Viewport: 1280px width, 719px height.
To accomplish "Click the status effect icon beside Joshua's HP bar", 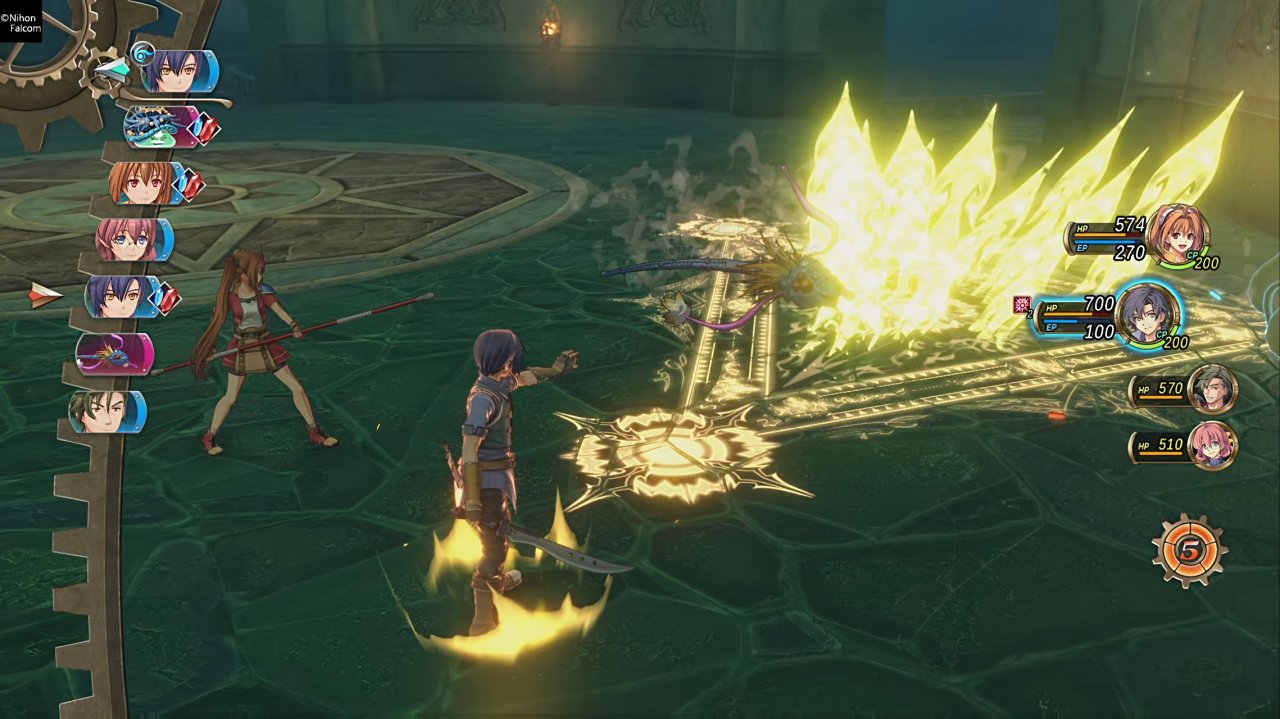I will pyautogui.click(x=1022, y=305).
